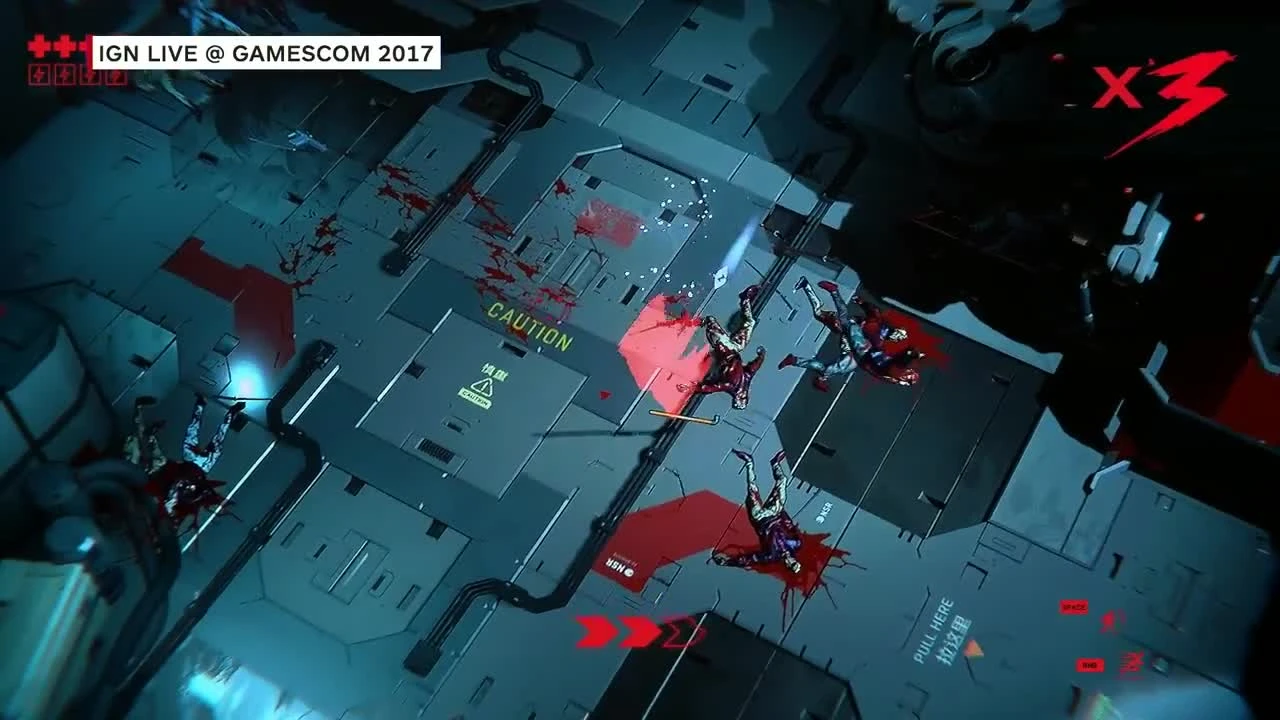1280x720 pixels.
Task: Click the first lightning energy cell icon
Action: coord(39,74)
